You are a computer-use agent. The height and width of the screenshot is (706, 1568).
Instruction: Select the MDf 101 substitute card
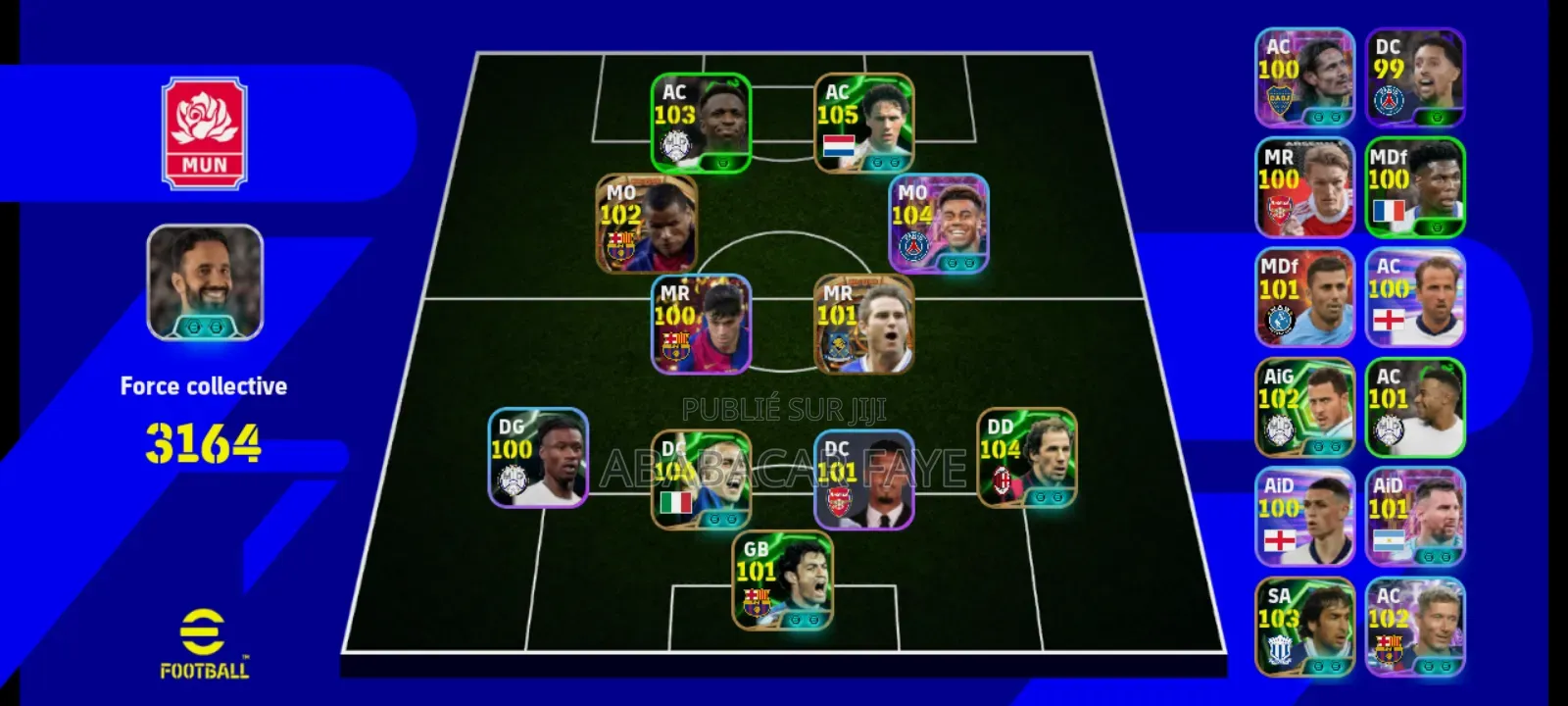(x=1304, y=297)
